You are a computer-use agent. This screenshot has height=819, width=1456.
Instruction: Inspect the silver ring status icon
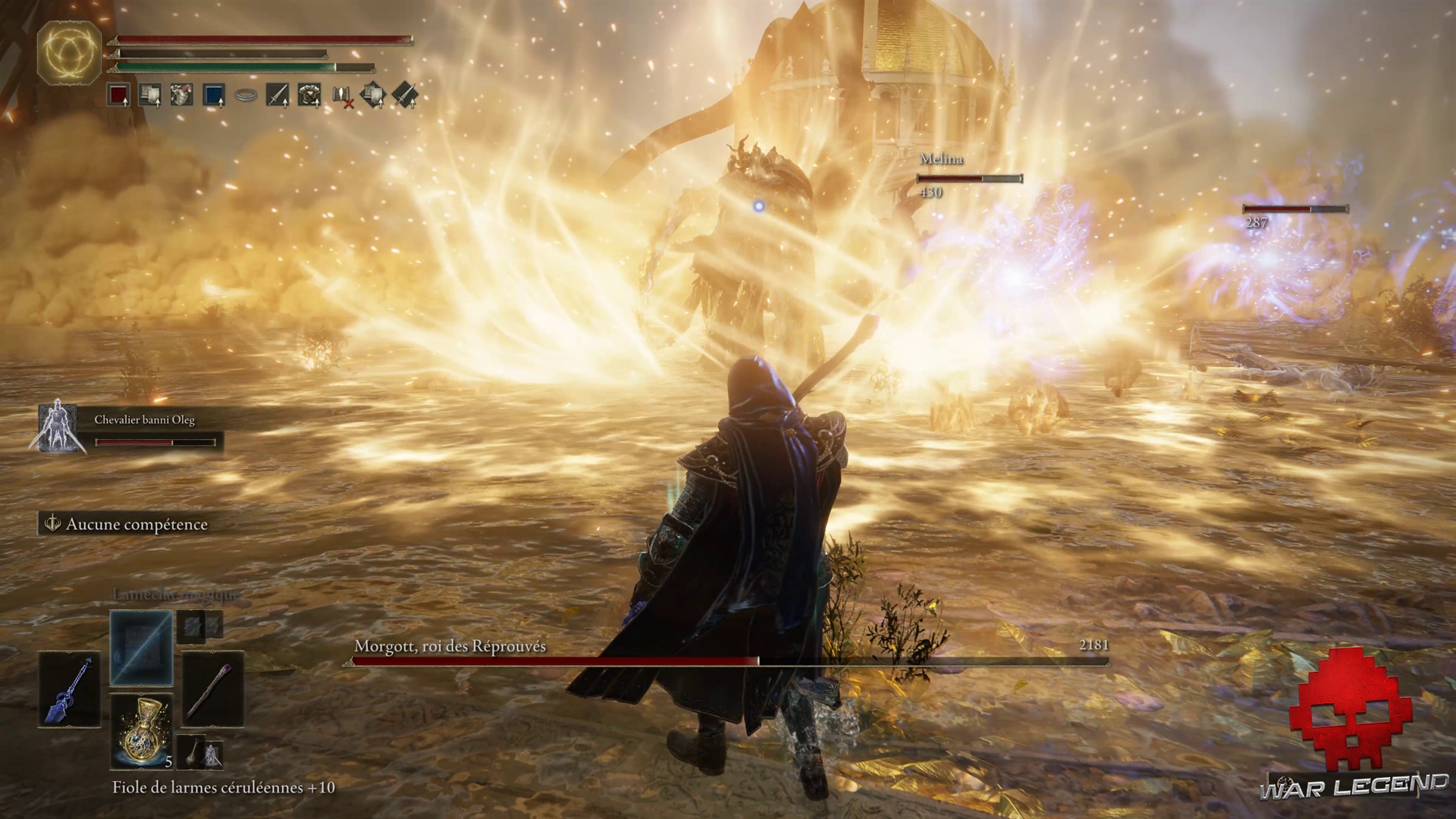coord(246,96)
